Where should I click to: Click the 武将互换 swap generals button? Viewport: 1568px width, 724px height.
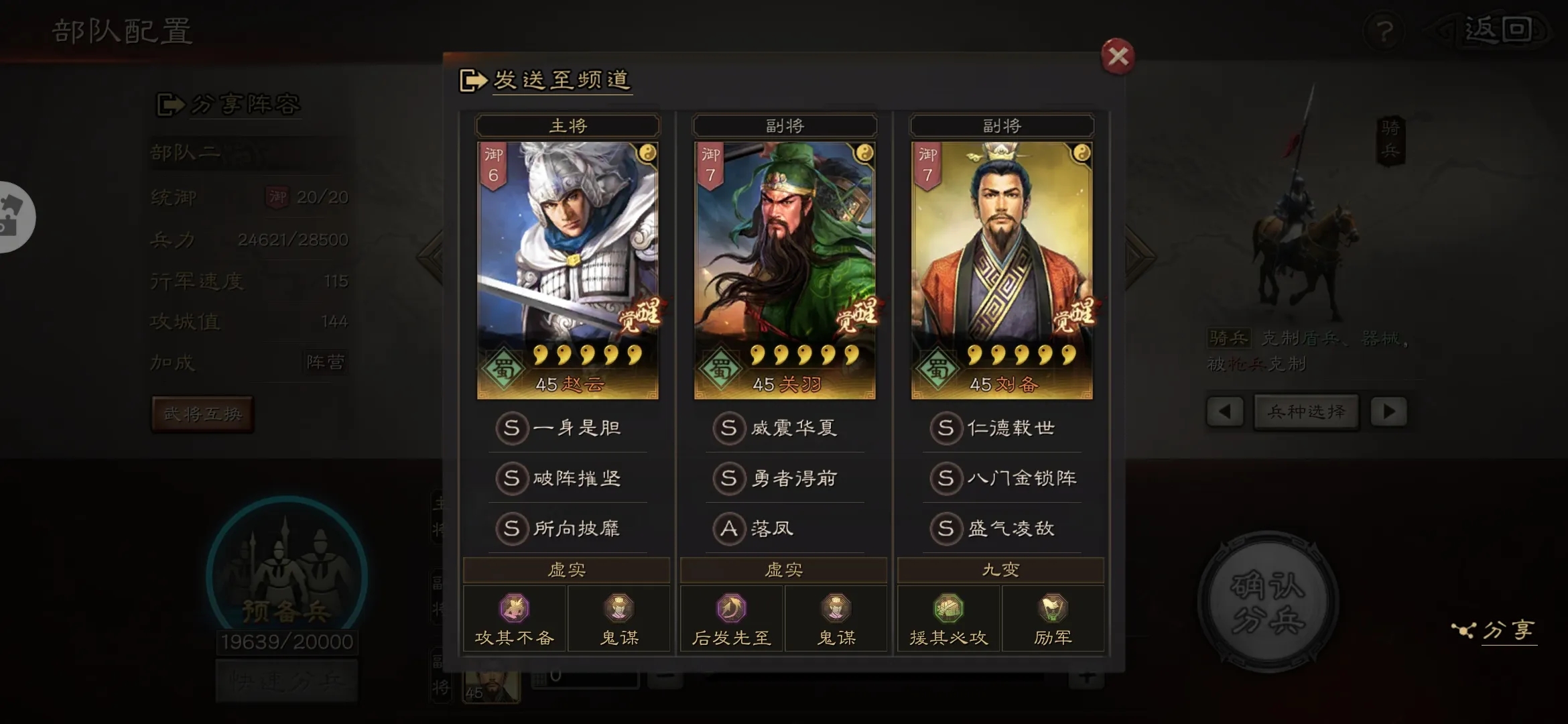click(202, 414)
